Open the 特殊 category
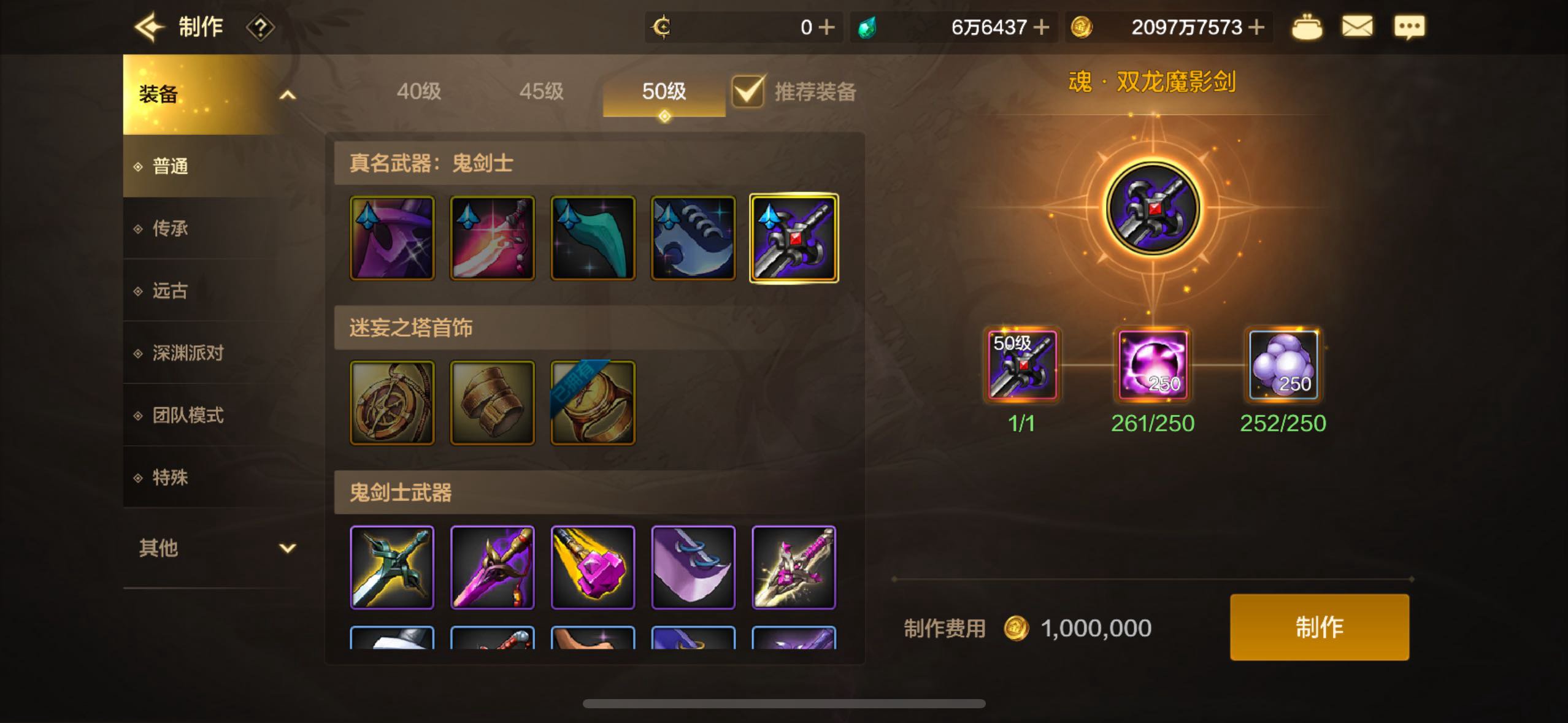 click(170, 477)
